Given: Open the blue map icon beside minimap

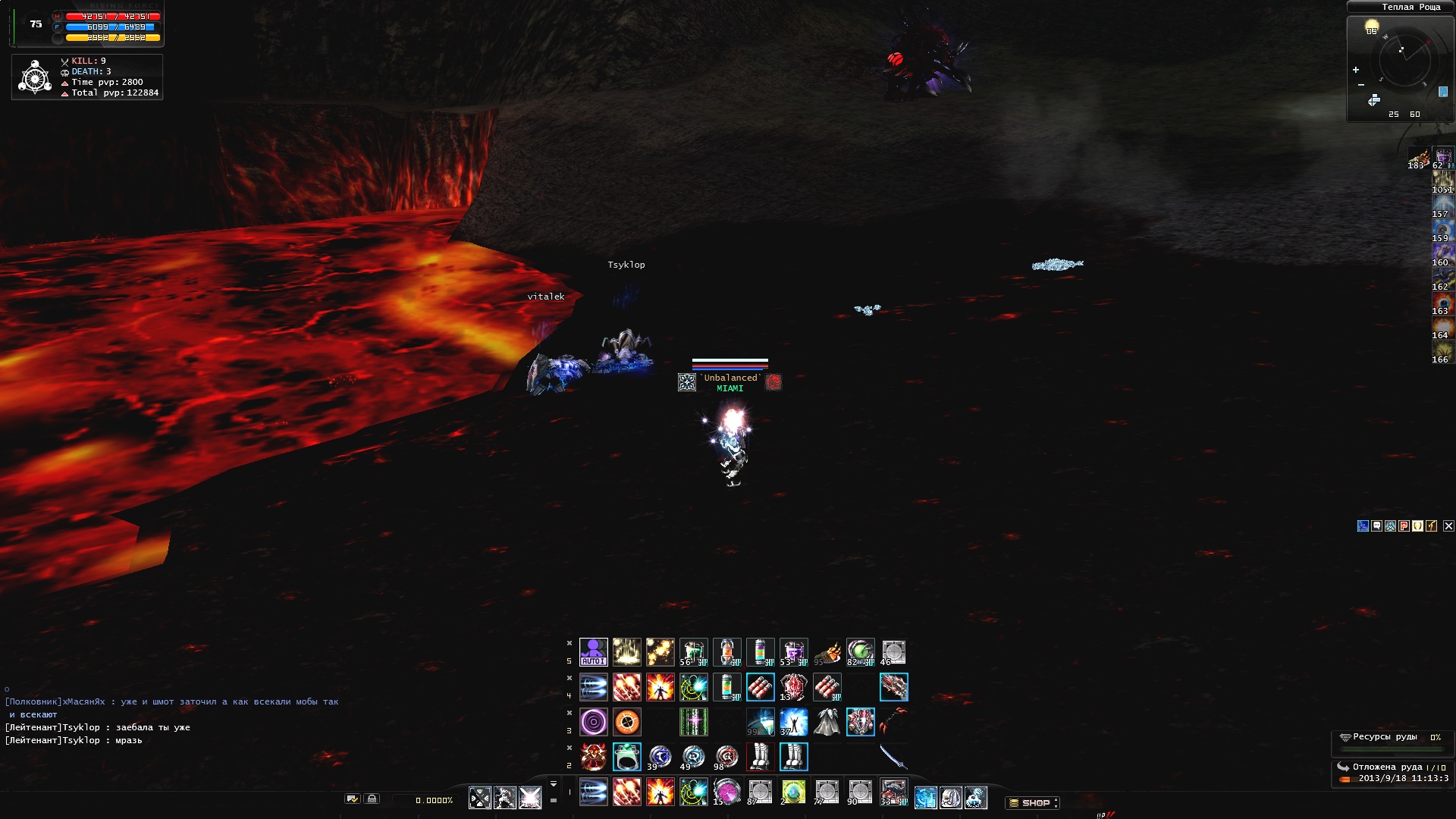Looking at the screenshot, I should pyautogui.click(x=1443, y=92).
